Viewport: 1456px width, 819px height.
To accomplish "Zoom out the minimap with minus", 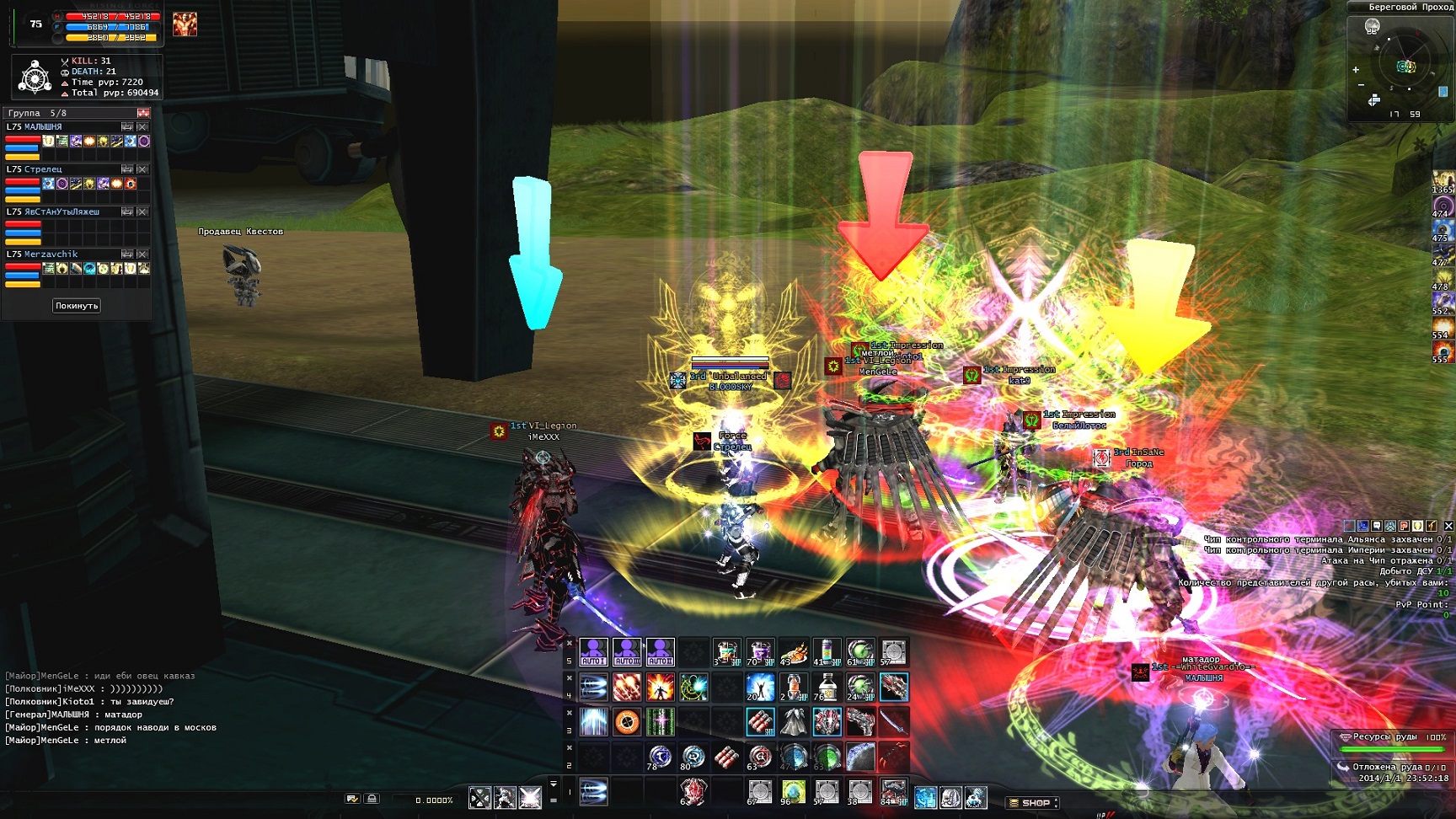I will tap(1361, 85).
